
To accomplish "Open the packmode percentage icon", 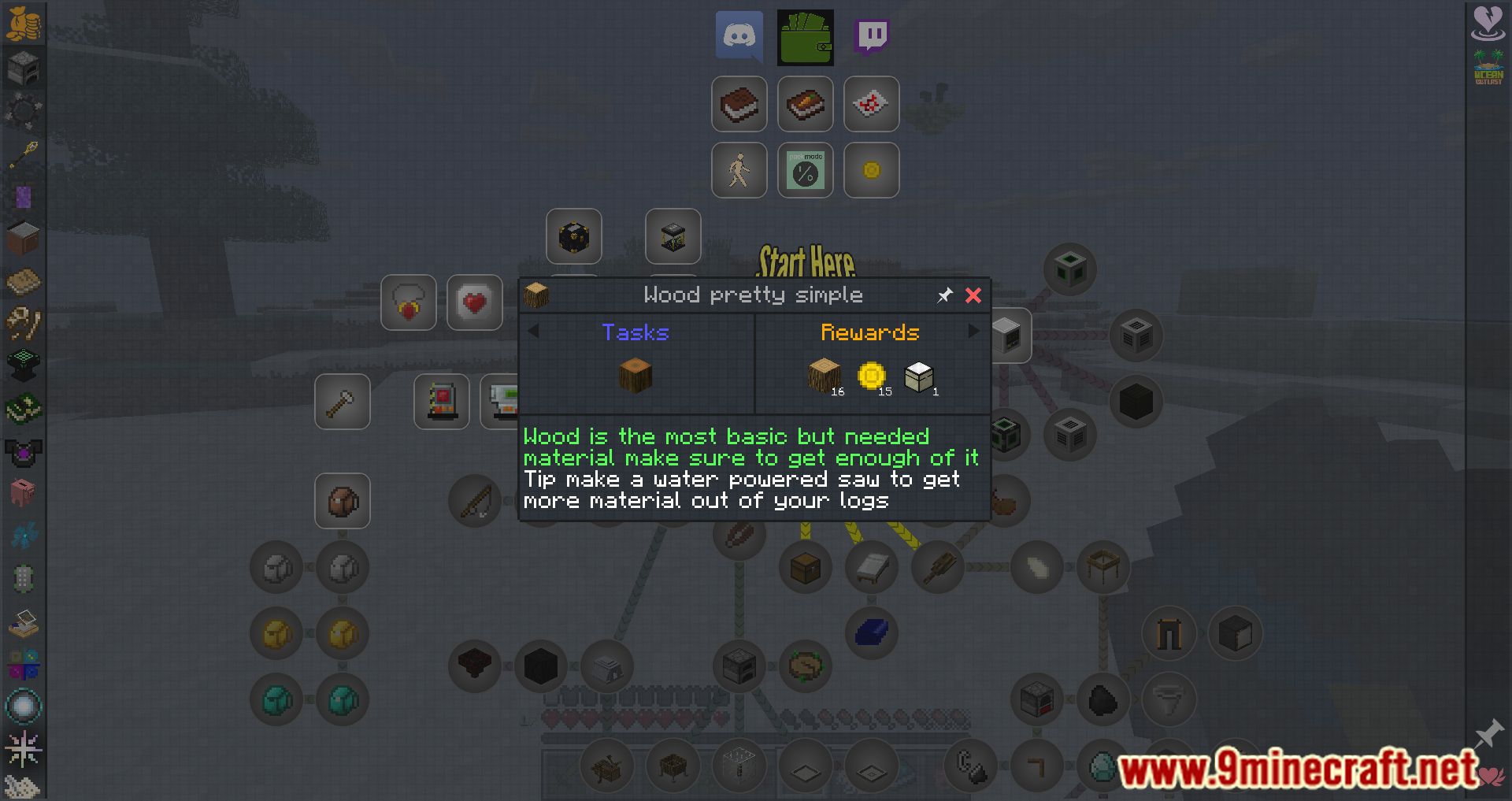I will pos(805,170).
